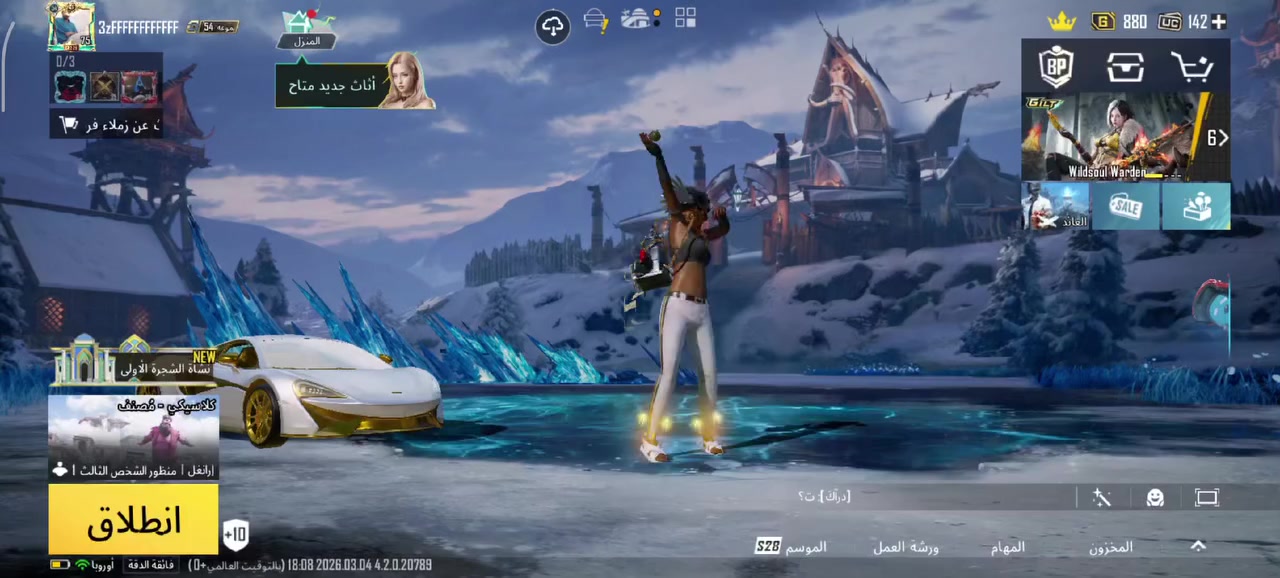Open the cloud download icon
The image size is (1280, 578).
pos(553,26)
